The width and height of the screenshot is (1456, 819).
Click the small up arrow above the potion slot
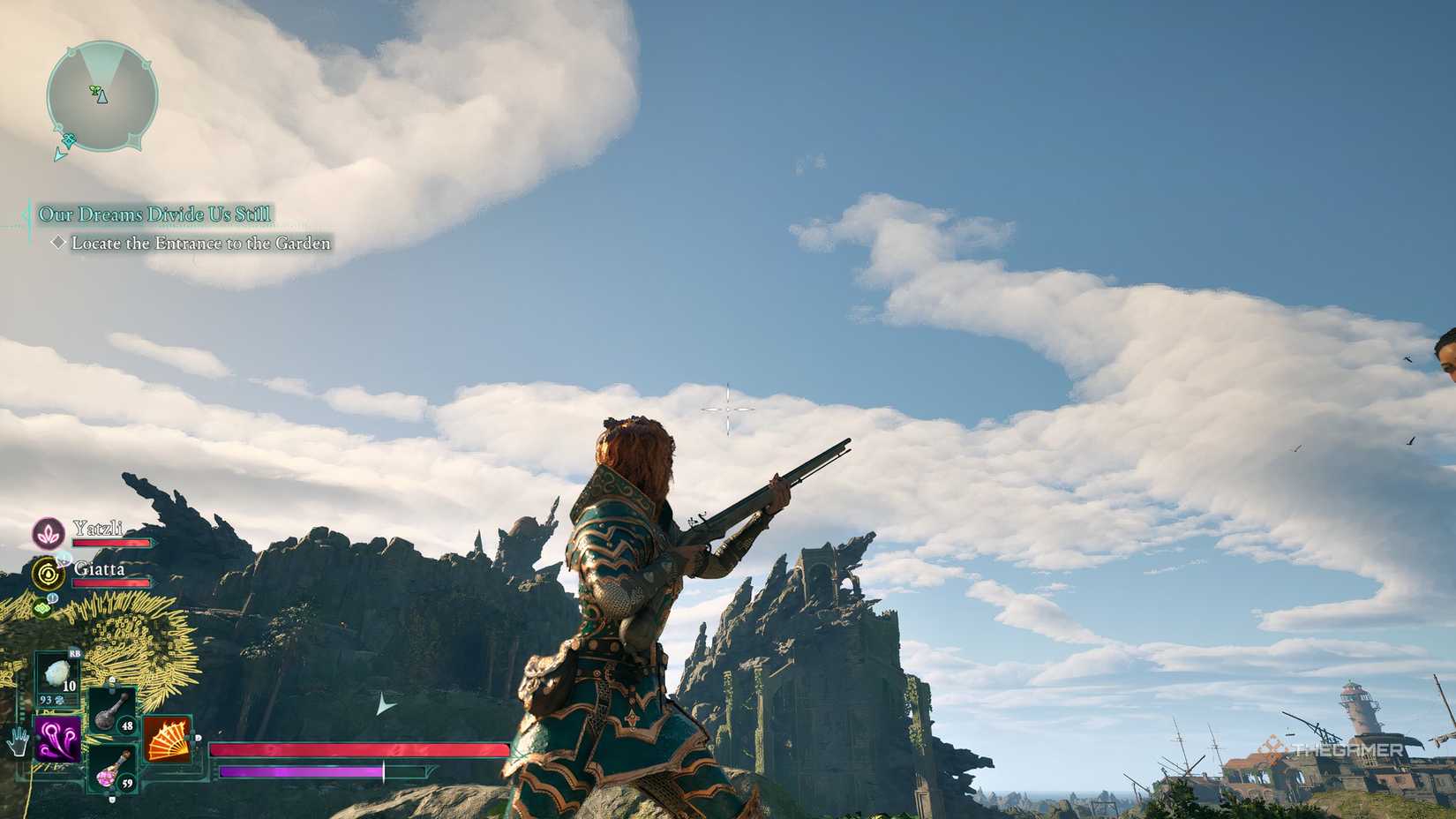pyautogui.click(x=110, y=679)
